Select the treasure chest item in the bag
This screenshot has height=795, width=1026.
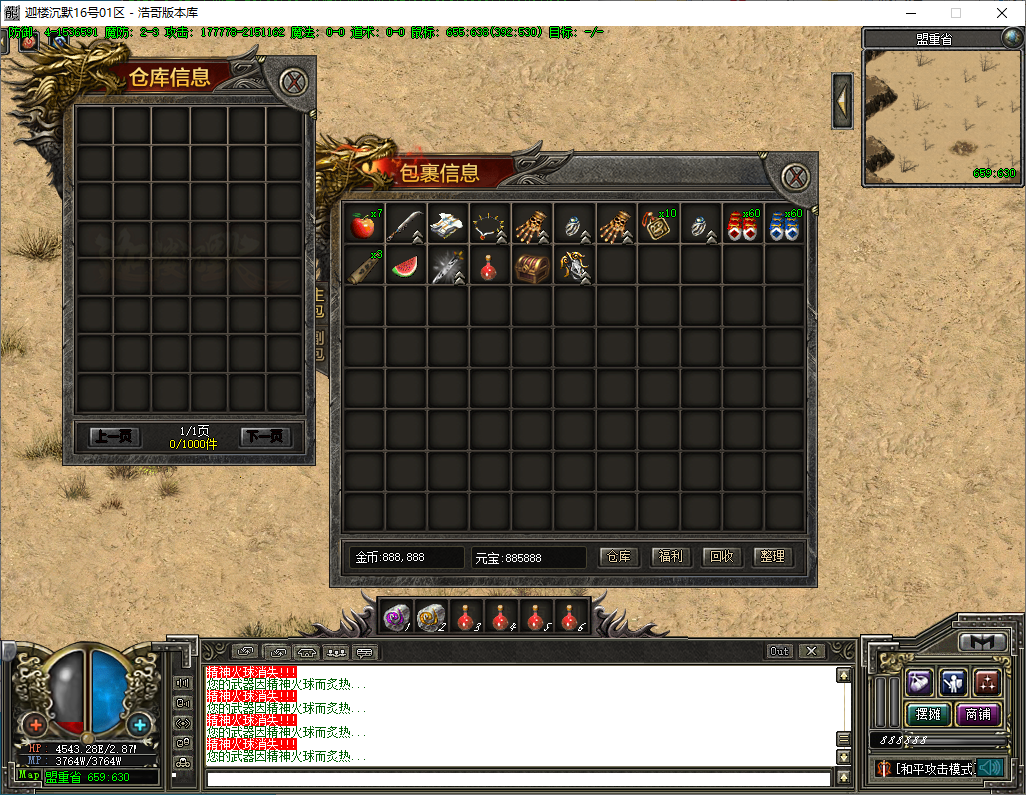coord(530,267)
